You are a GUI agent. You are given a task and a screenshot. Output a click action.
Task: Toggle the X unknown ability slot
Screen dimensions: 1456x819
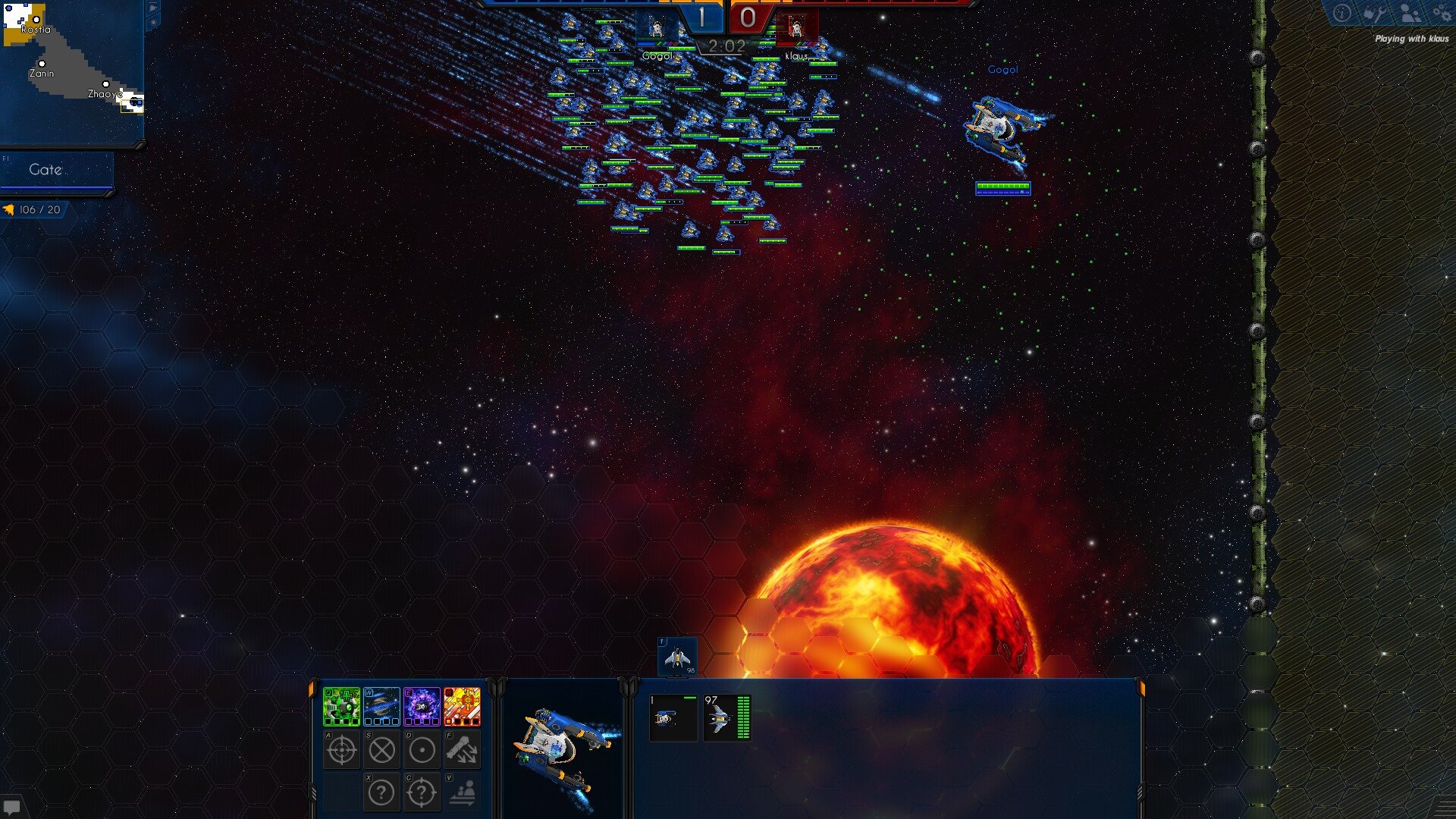click(381, 791)
